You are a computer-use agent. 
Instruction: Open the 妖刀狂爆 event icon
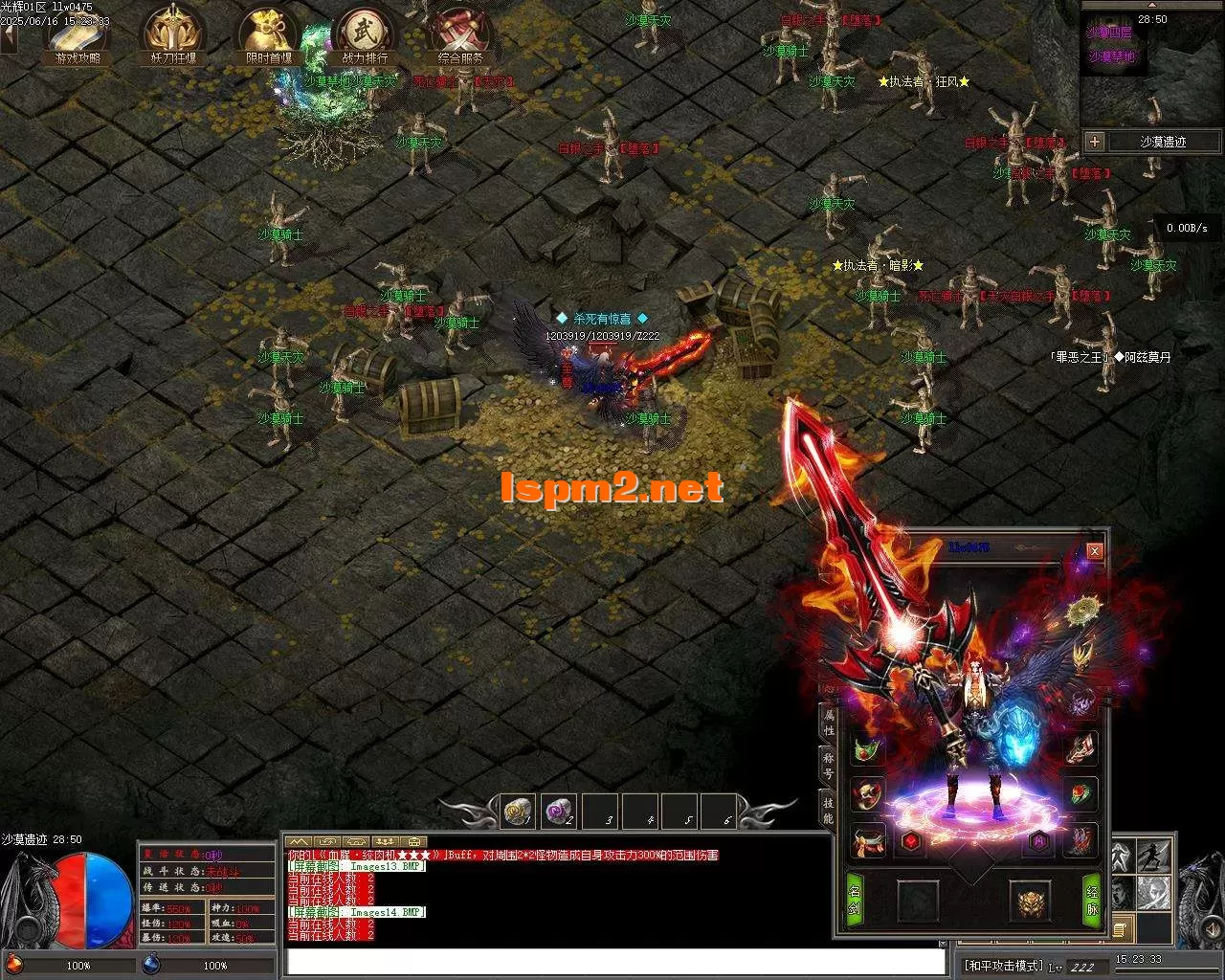(172, 35)
